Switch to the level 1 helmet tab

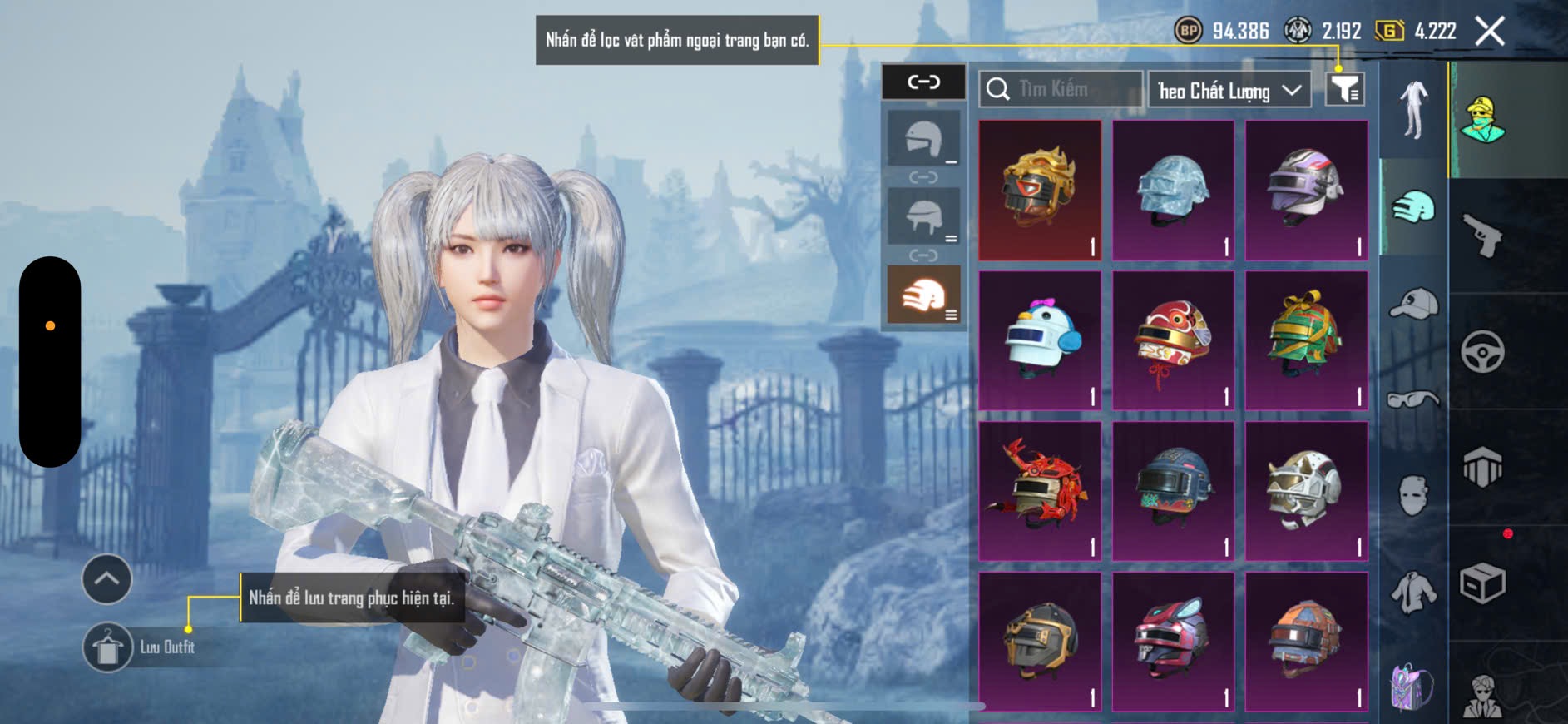(923, 139)
